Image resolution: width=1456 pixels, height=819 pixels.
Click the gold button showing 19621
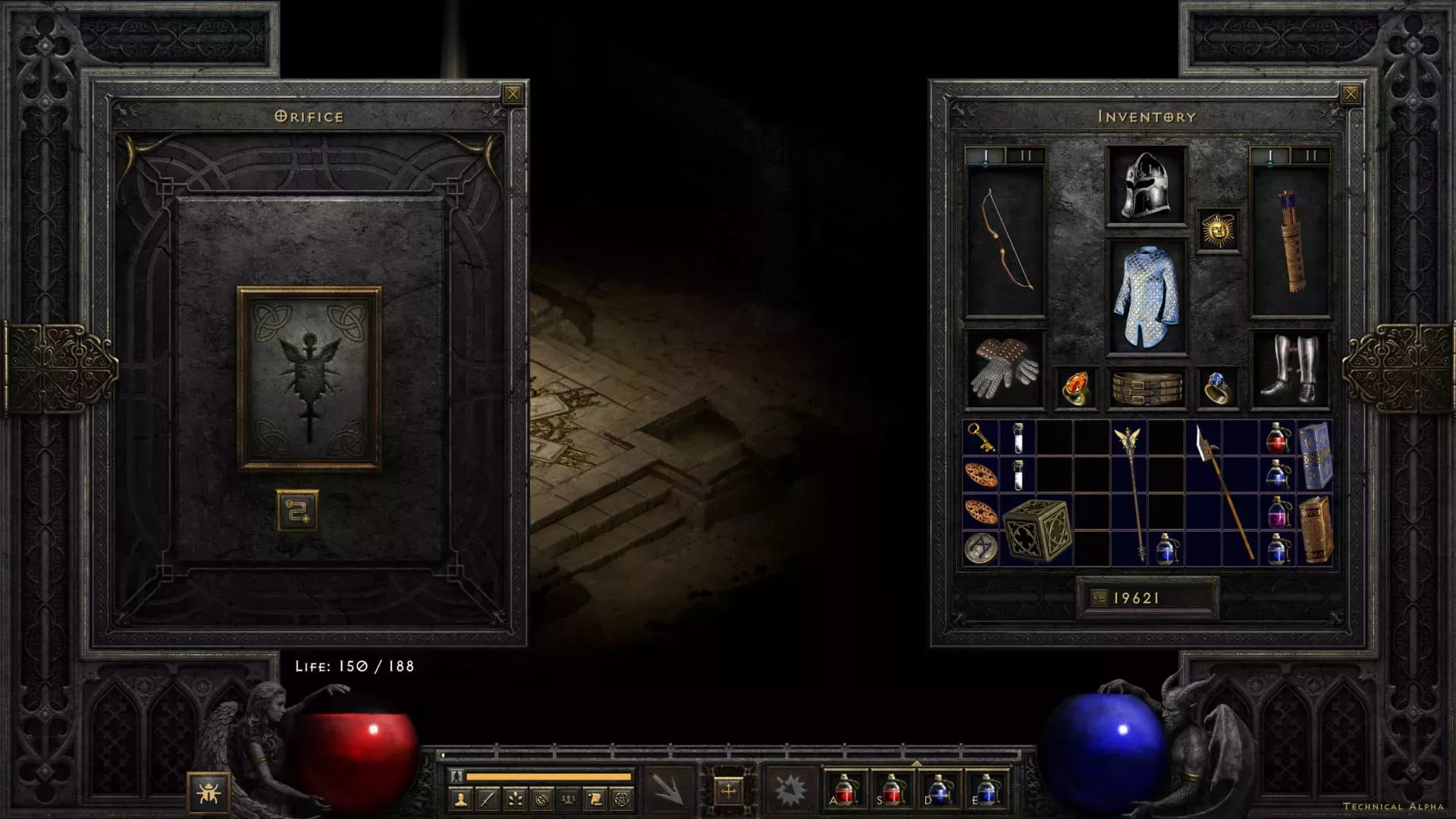point(1147,598)
